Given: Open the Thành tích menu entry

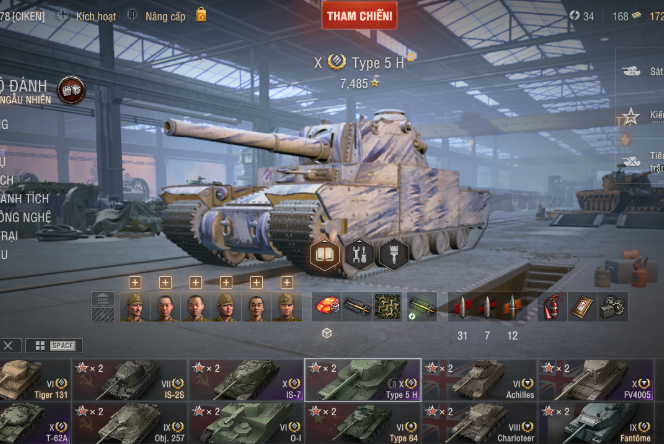Looking at the screenshot, I should [x=25, y=198].
